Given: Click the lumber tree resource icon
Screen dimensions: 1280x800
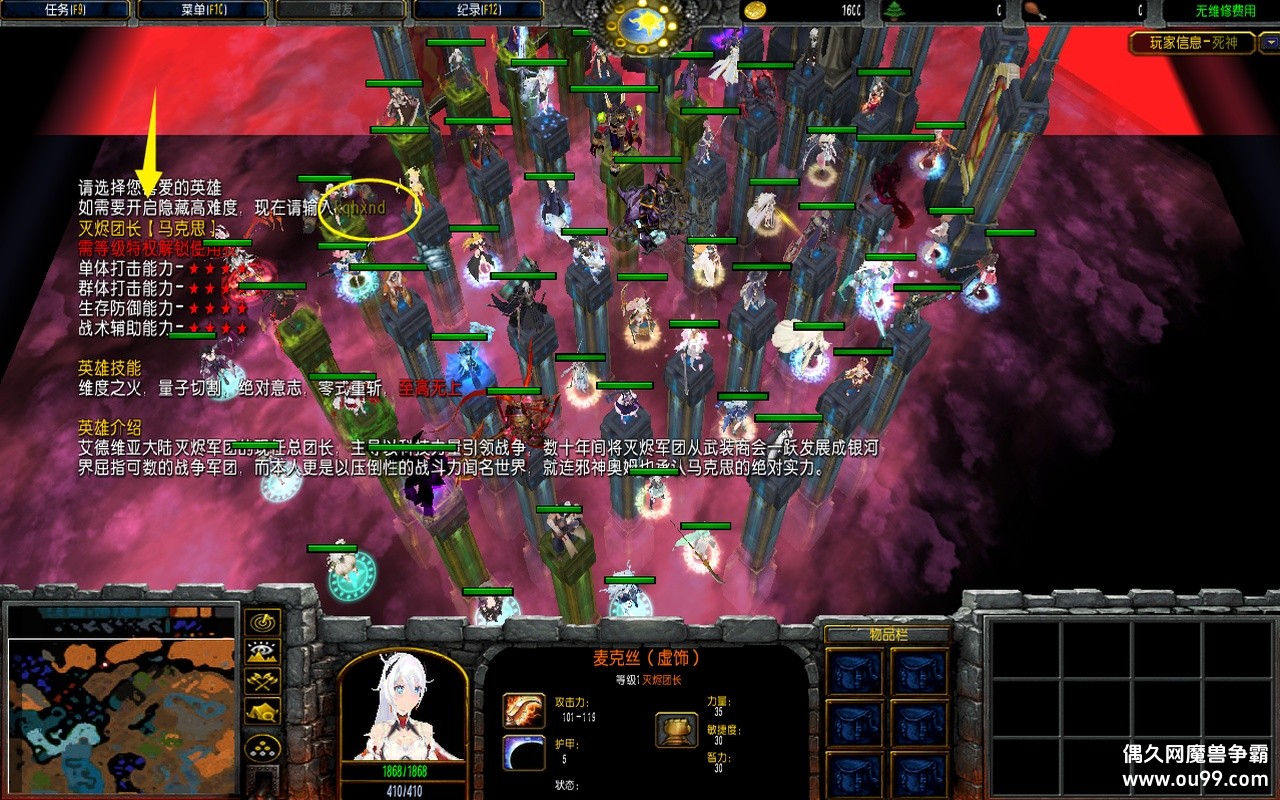Looking at the screenshot, I should [x=893, y=11].
